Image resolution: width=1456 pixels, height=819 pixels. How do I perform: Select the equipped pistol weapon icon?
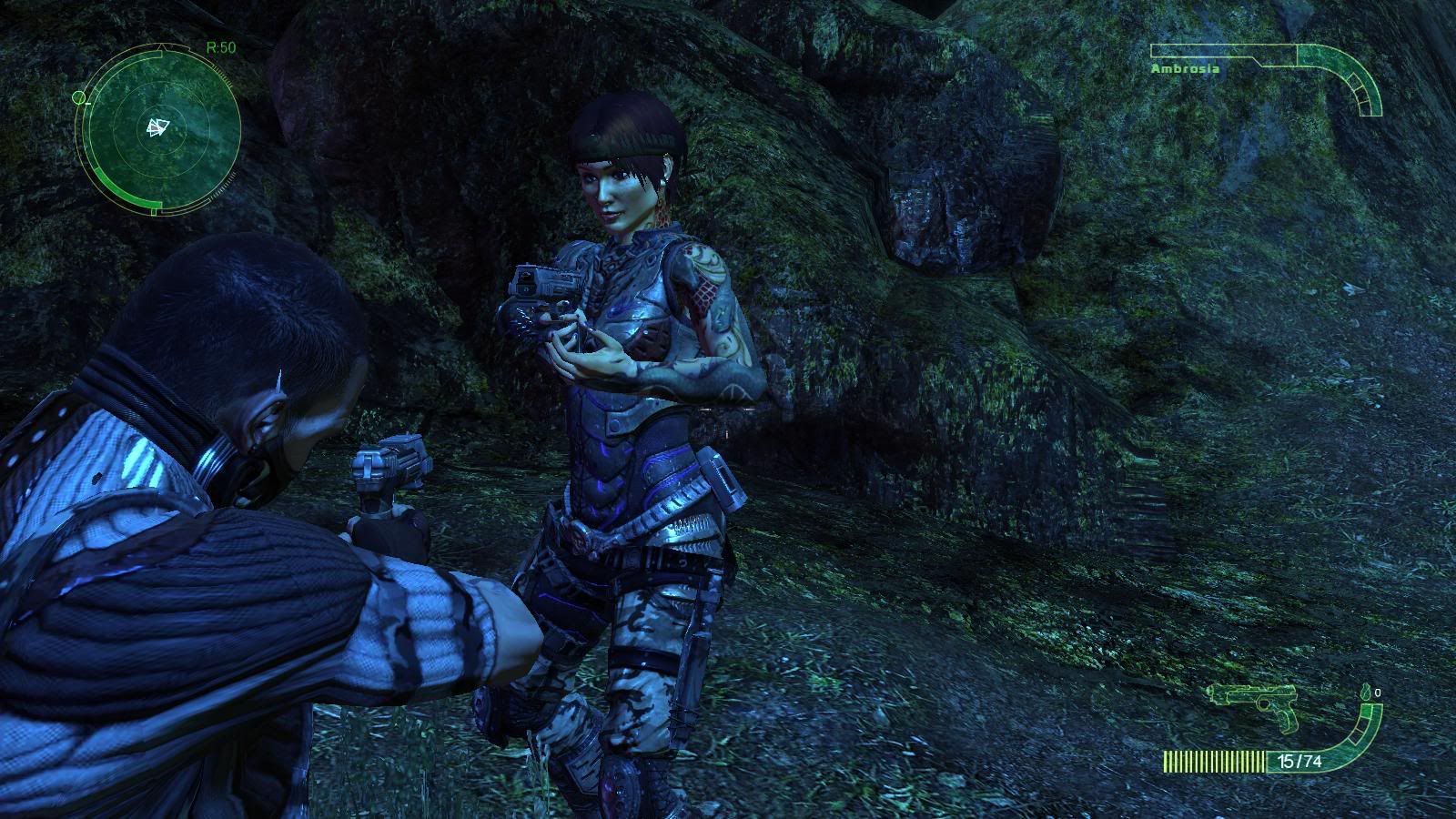click(1253, 703)
